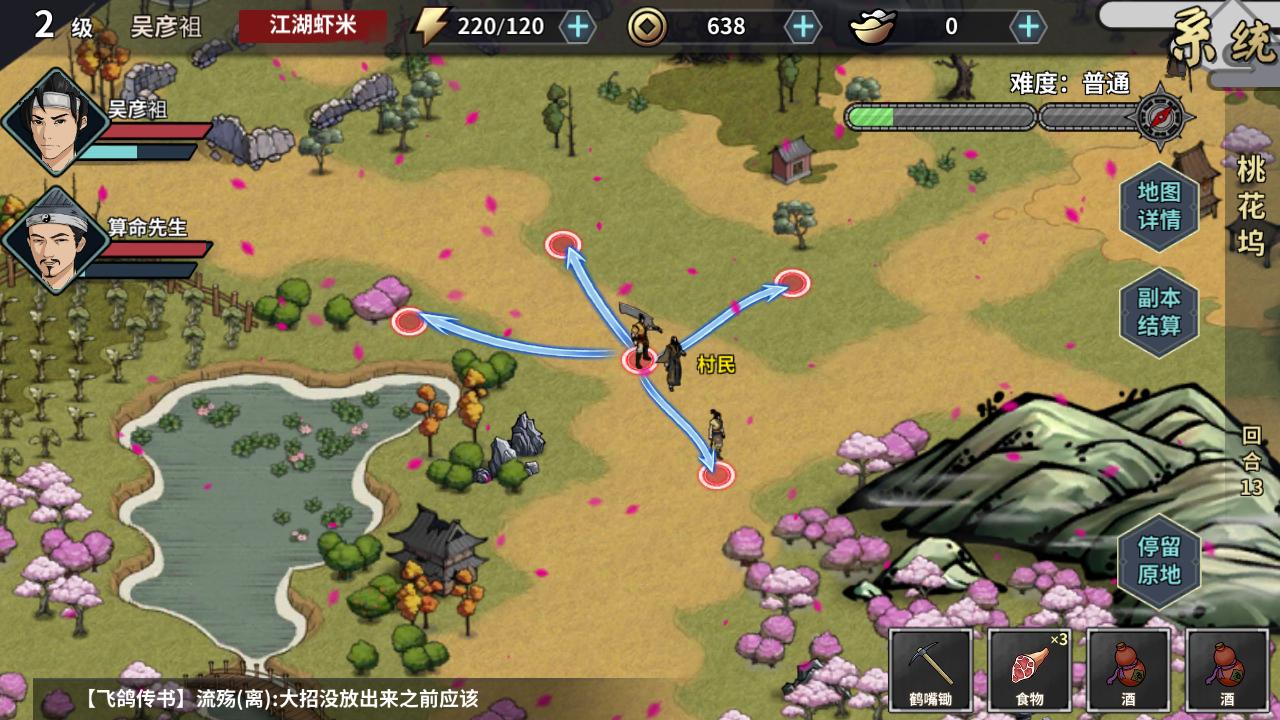Click the green difficulty progress bar
Screen dimensions: 1280x720
point(875,117)
